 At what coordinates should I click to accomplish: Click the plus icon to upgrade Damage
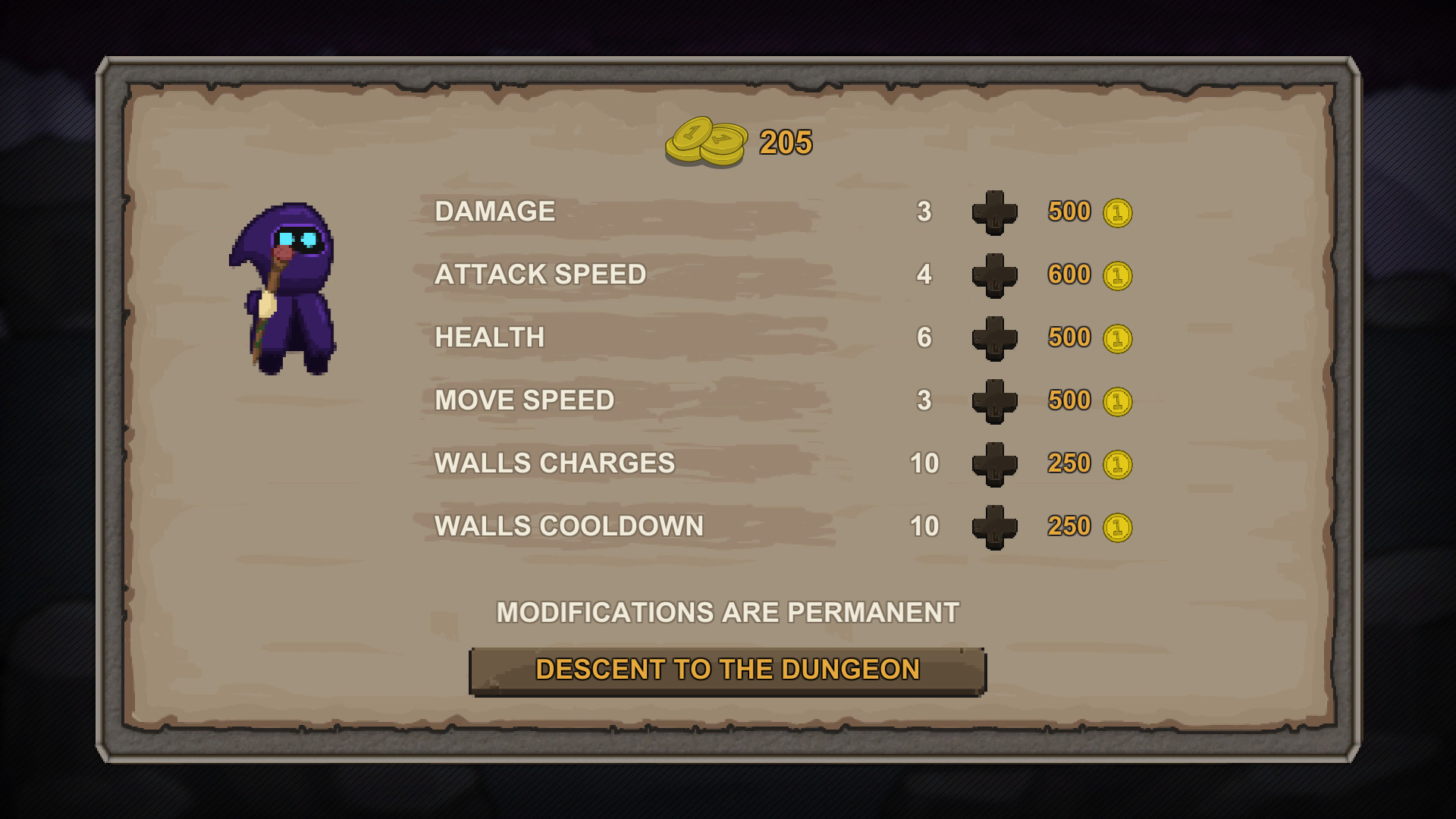click(994, 212)
